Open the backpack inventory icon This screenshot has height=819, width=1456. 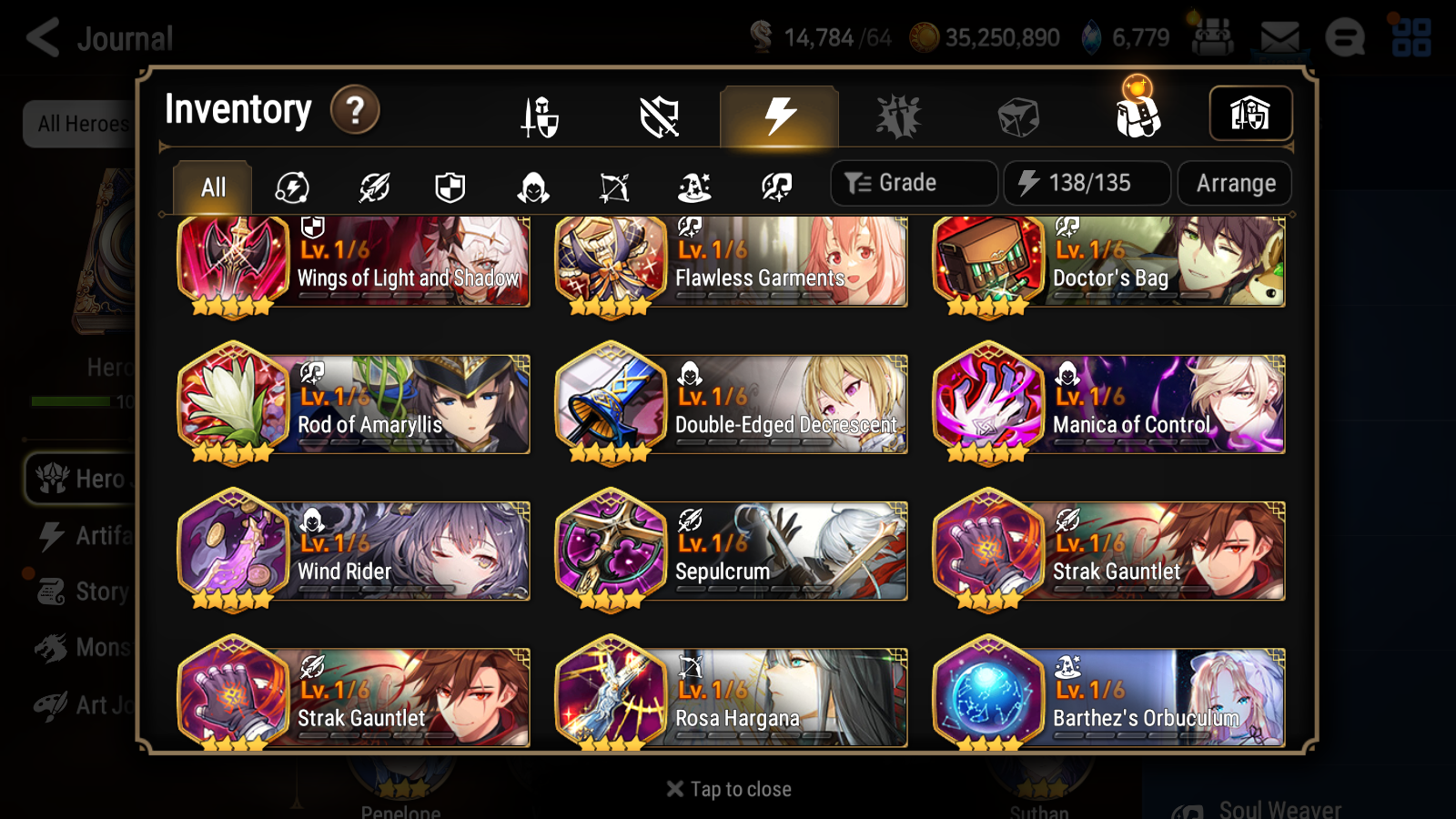click(x=1136, y=114)
